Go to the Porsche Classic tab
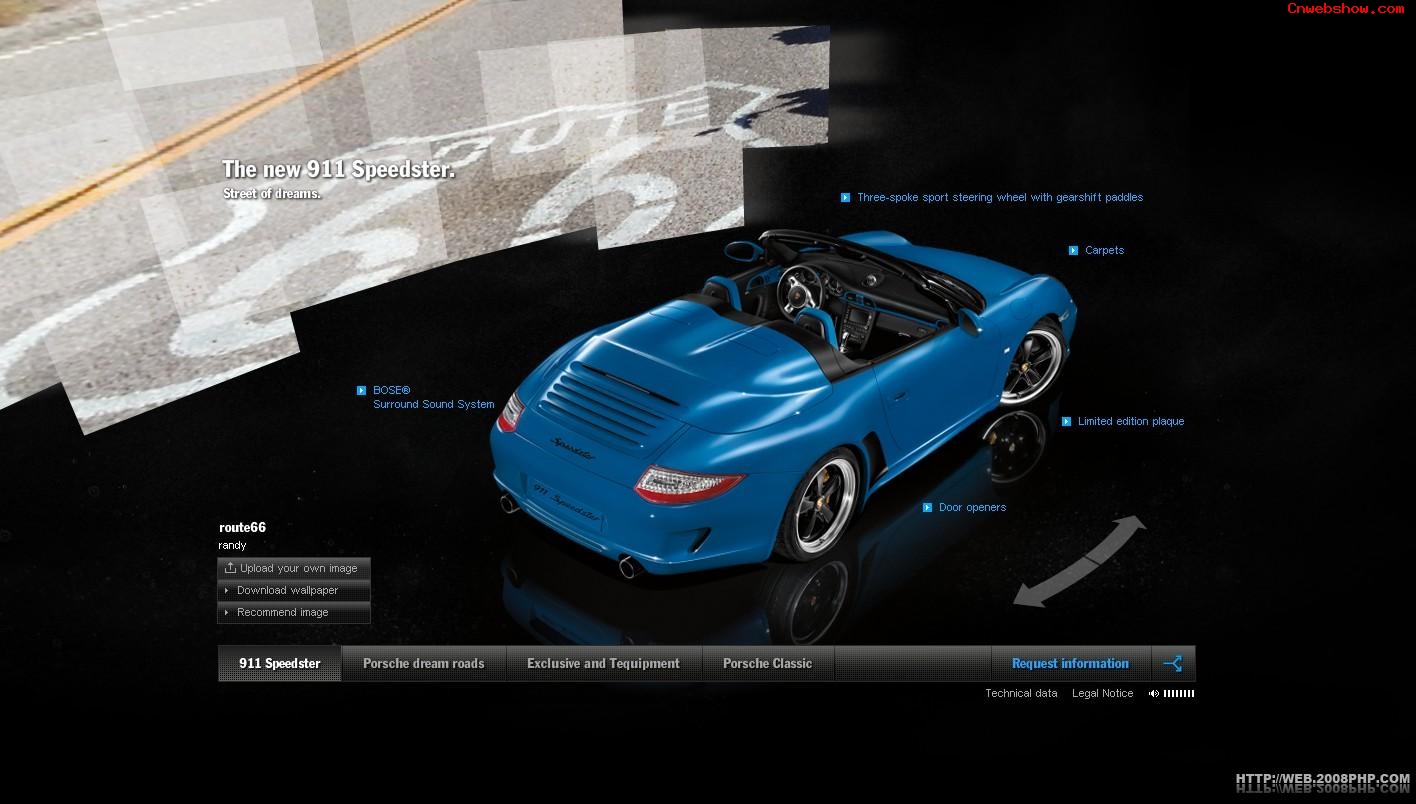This screenshot has height=804, width=1416. tap(767, 664)
